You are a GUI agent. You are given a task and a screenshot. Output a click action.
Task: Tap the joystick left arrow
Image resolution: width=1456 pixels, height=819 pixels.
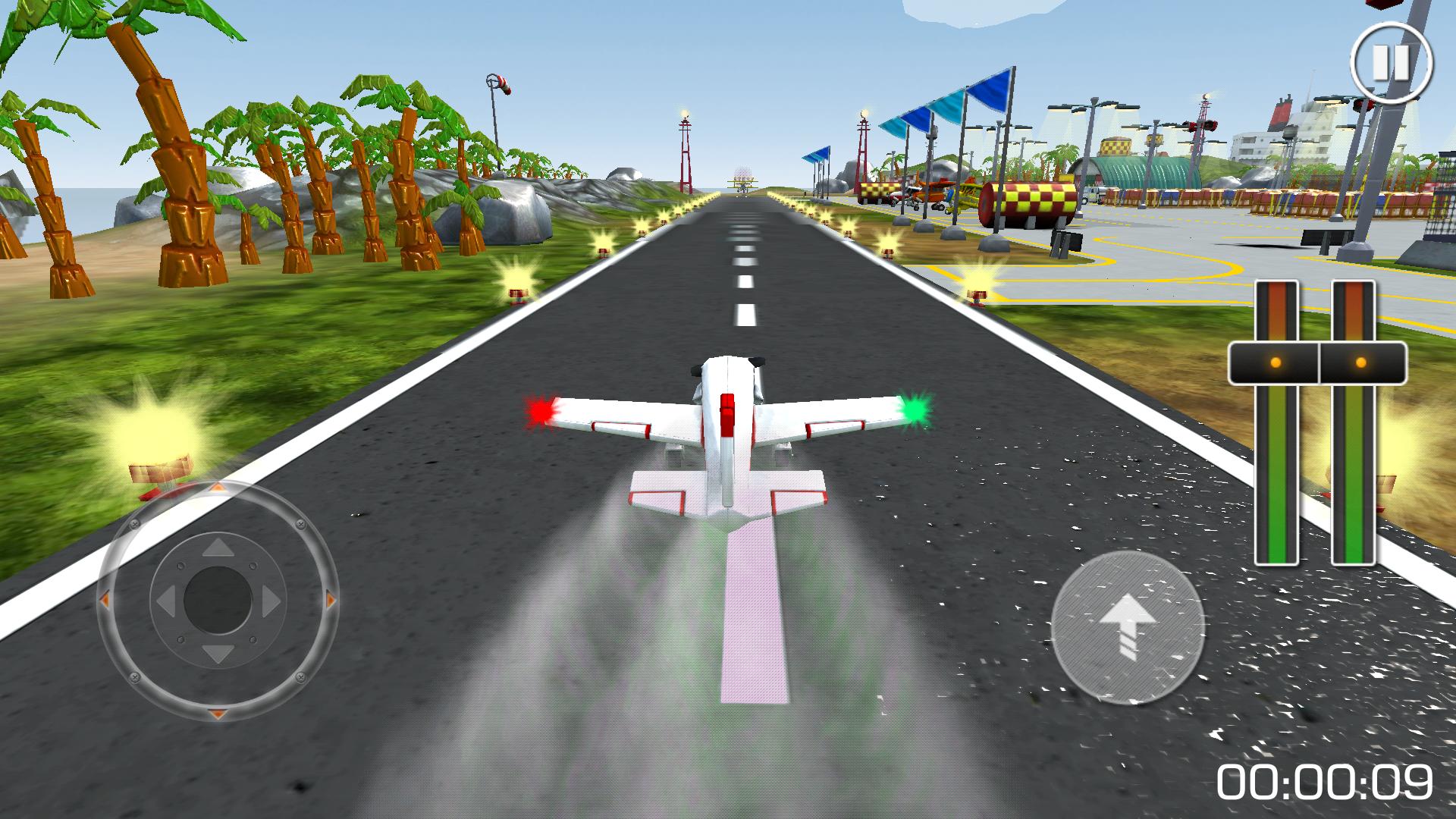(166, 601)
